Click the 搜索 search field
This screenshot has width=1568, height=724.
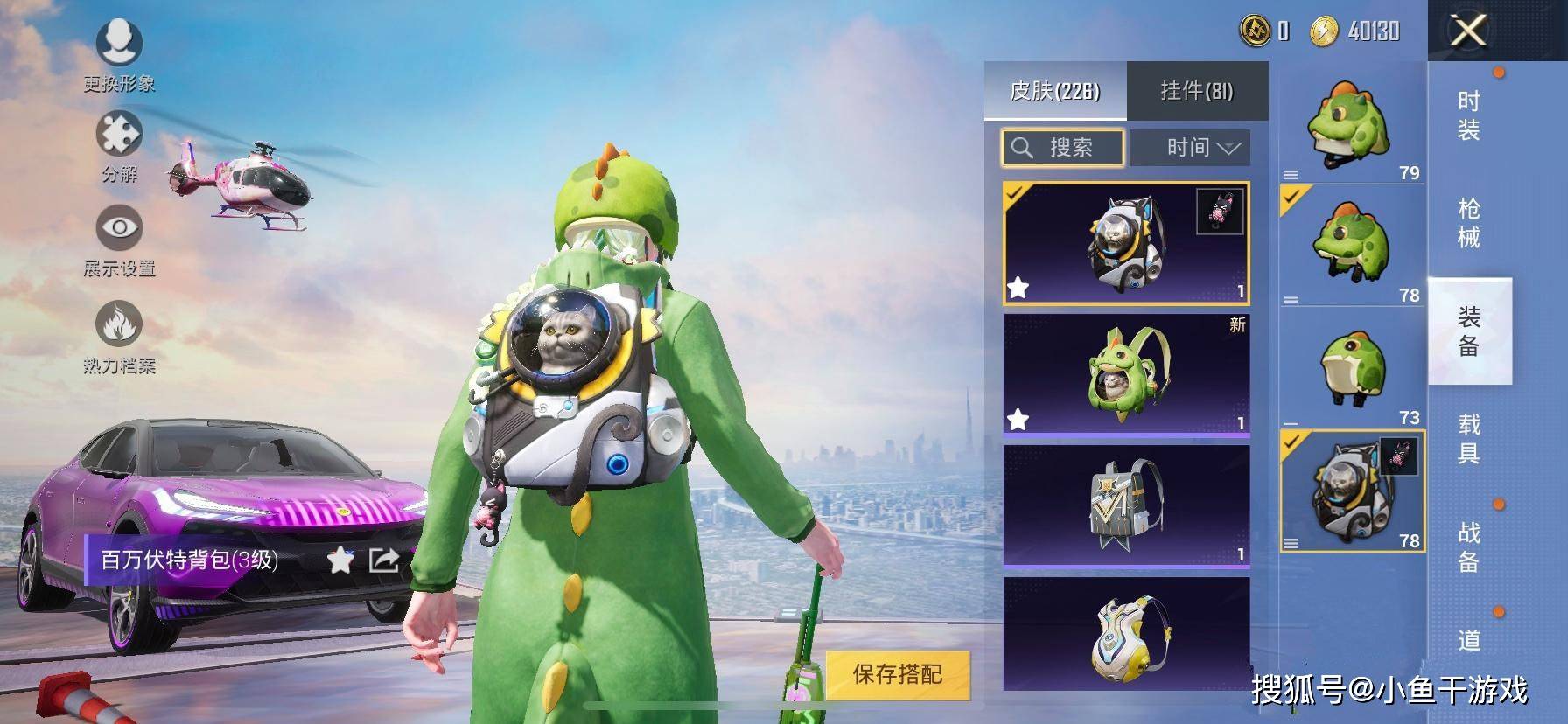click(1063, 147)
